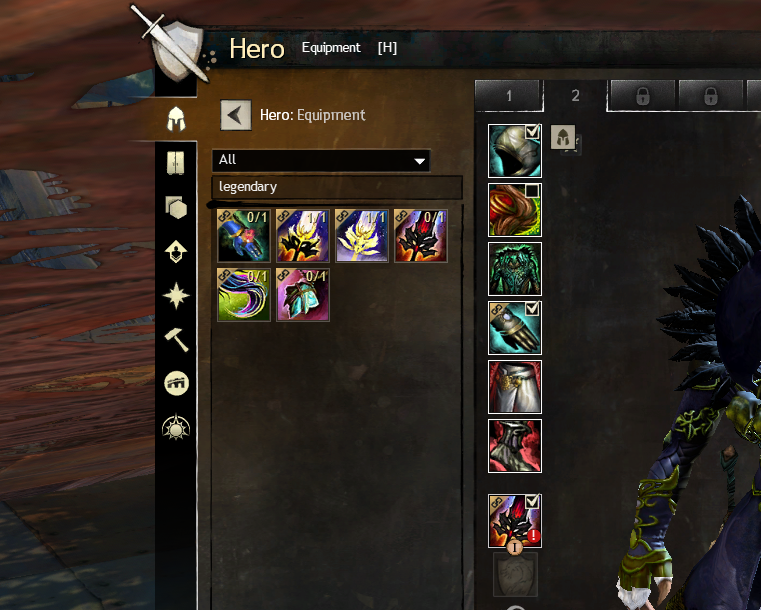Click the equipped weapon slot with alert

515,521
